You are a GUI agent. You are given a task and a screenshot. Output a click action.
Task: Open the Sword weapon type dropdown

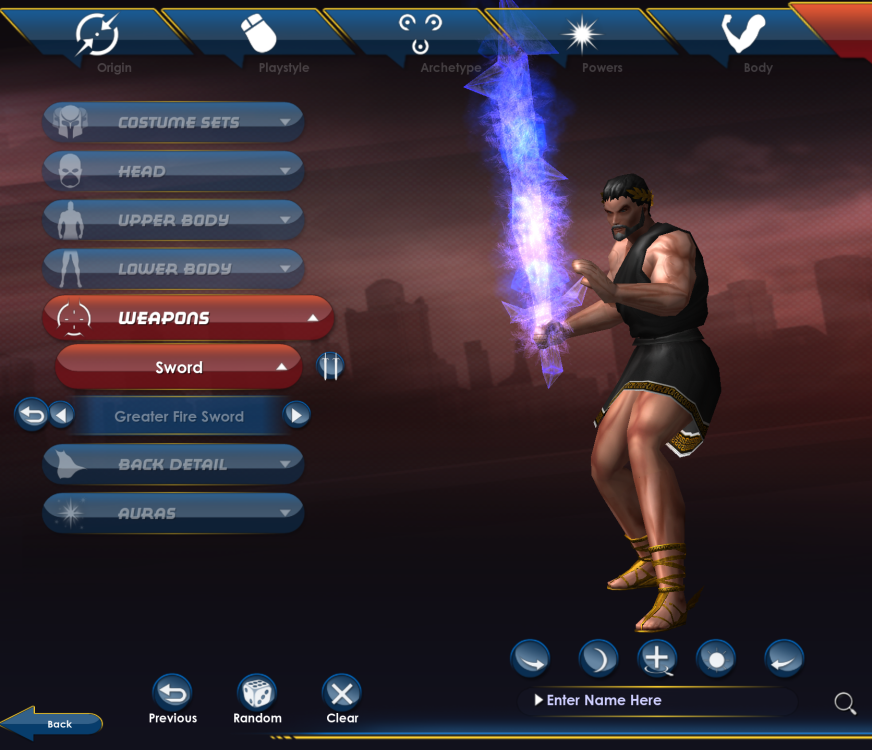click(179, 367)
